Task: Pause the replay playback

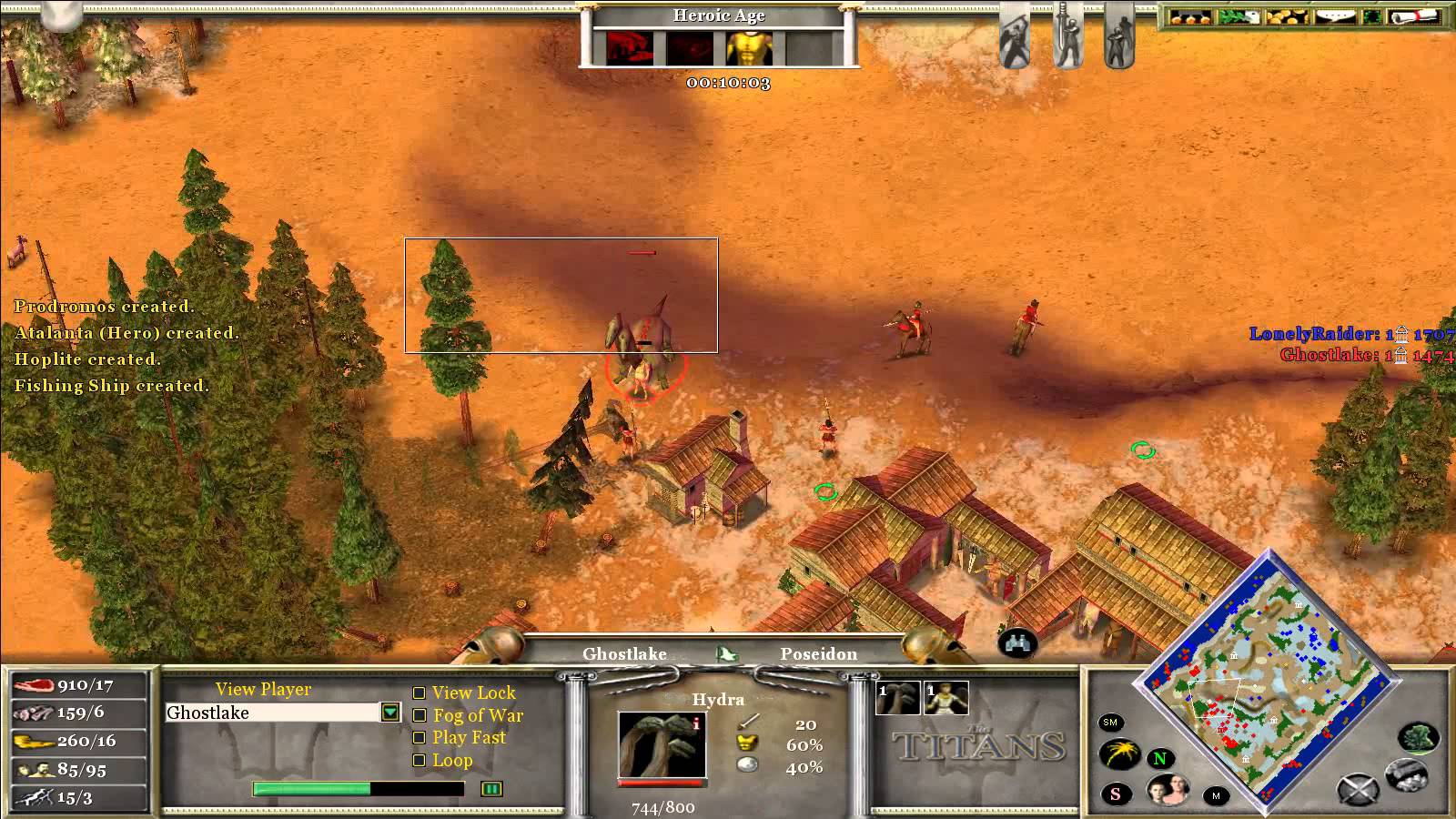Action: point(491,789)
